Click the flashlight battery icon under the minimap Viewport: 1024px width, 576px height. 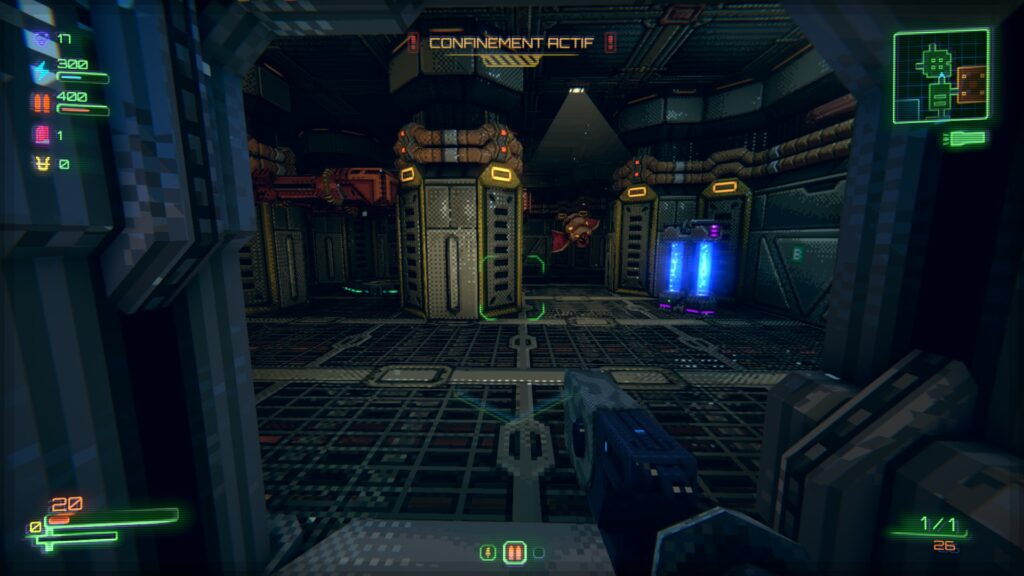coord(968,138)
